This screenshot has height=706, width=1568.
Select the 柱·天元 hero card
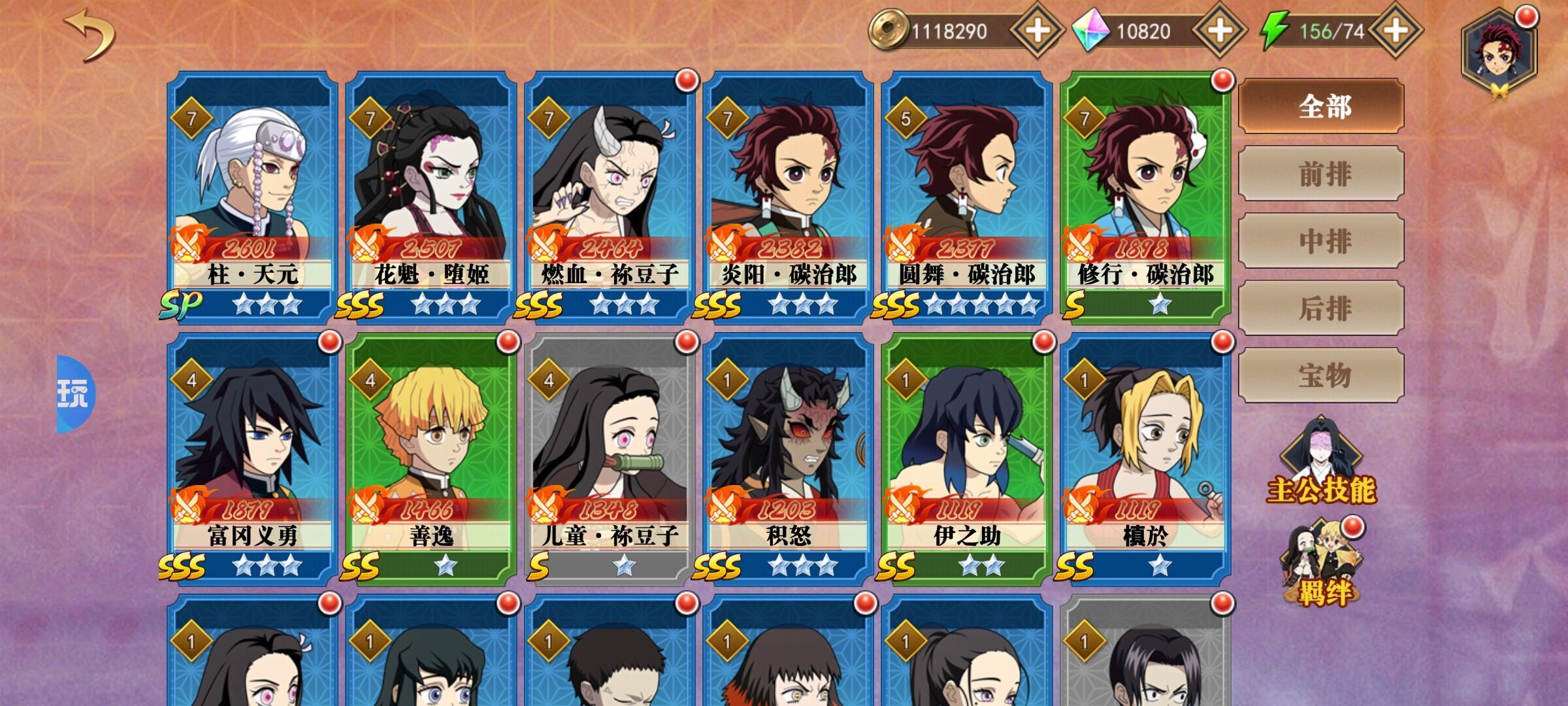click(x=252, y=196)
